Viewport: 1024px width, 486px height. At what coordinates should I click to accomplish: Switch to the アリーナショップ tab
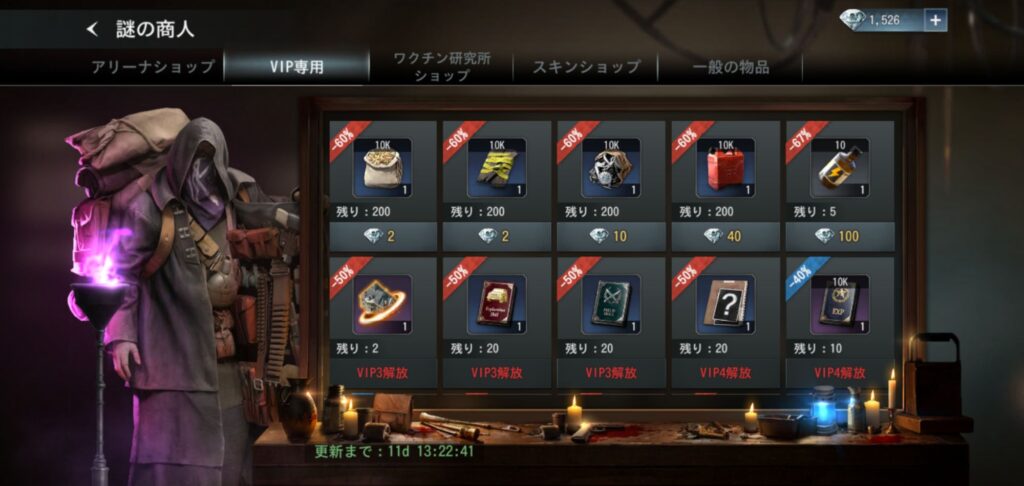click(x=151, y=67)
